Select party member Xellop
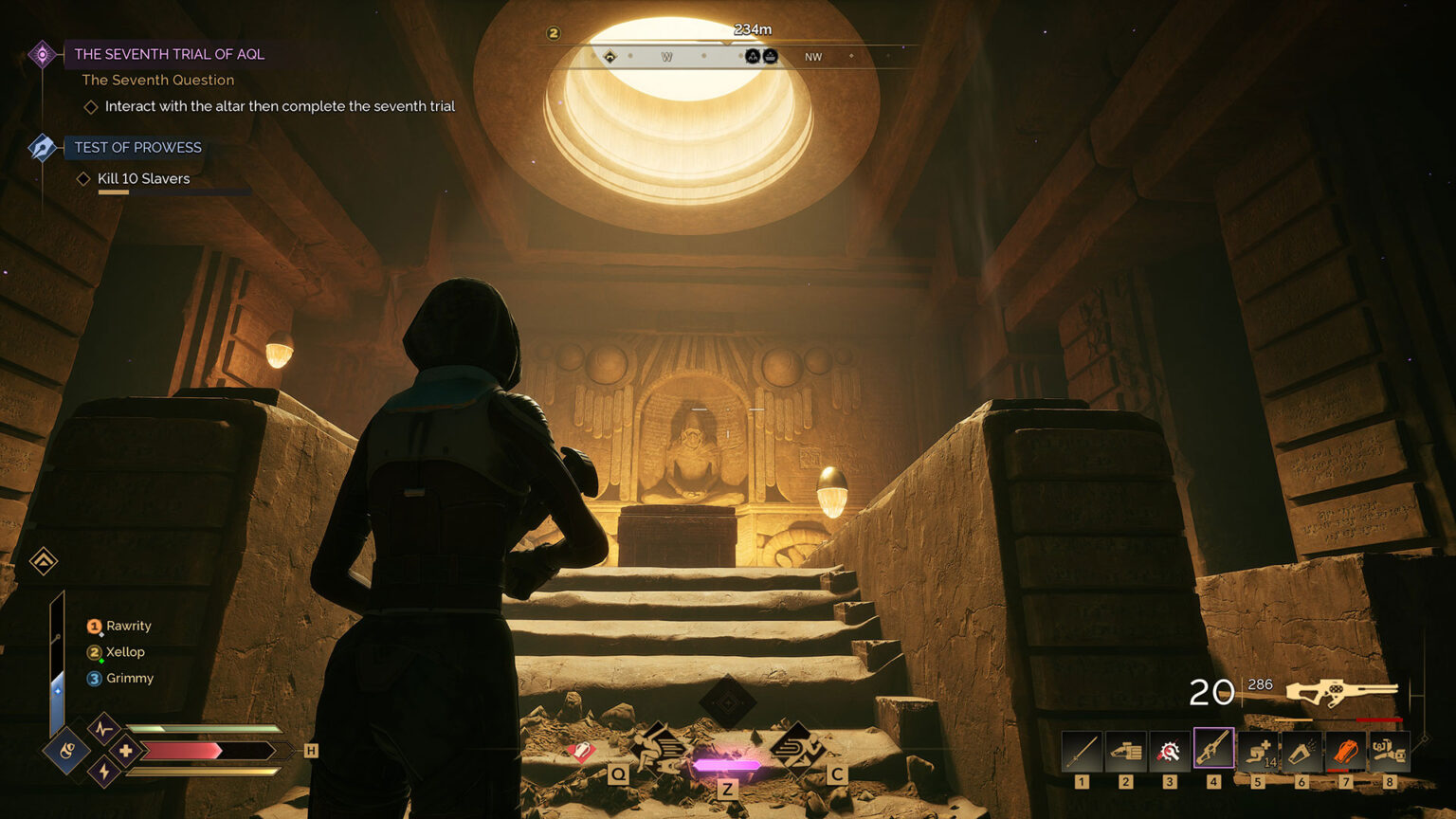Viewport: 1456px width, 819px height. (x=125, y=652)
